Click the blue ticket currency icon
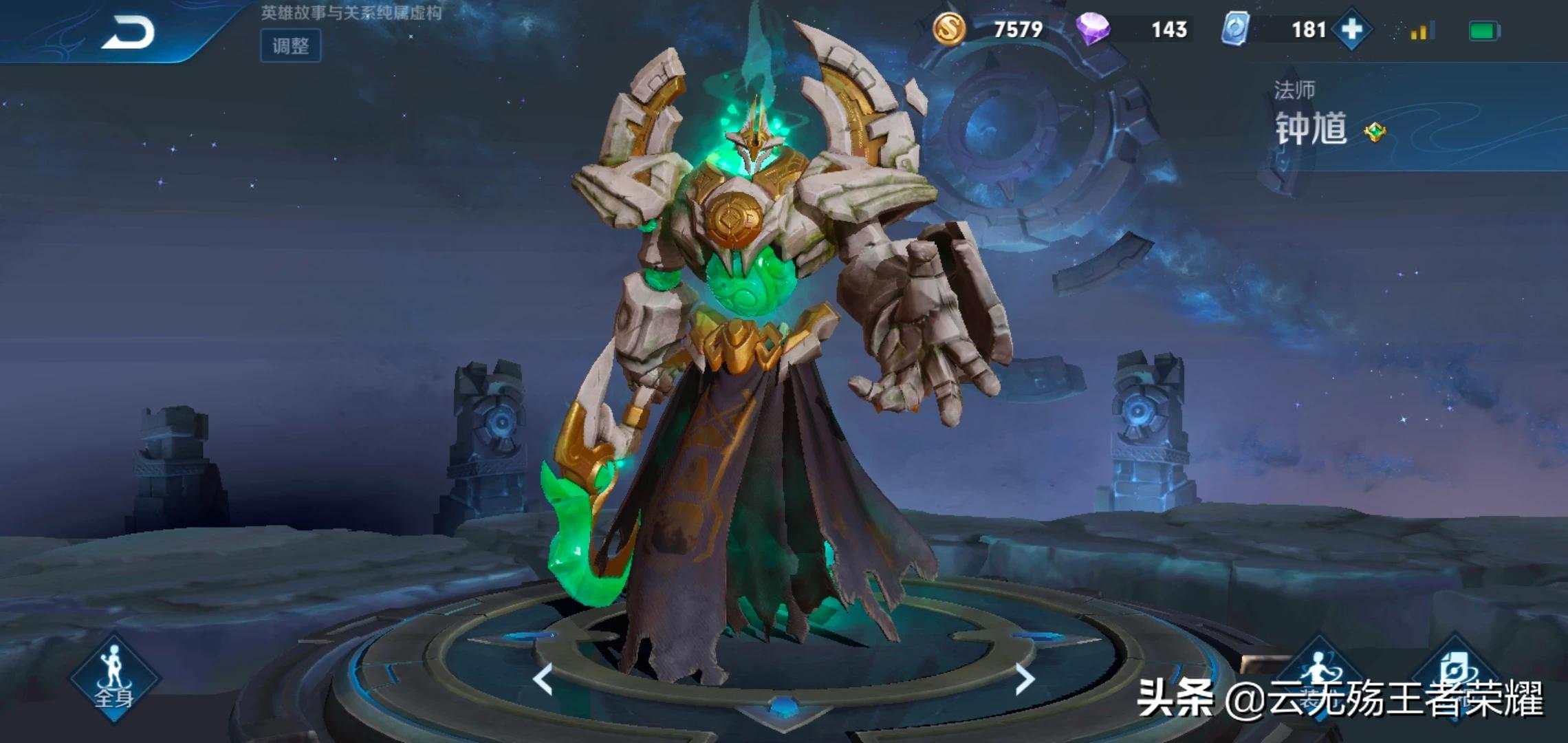This screenshot has width=1568, height=743. click(x=1236, y=30)
